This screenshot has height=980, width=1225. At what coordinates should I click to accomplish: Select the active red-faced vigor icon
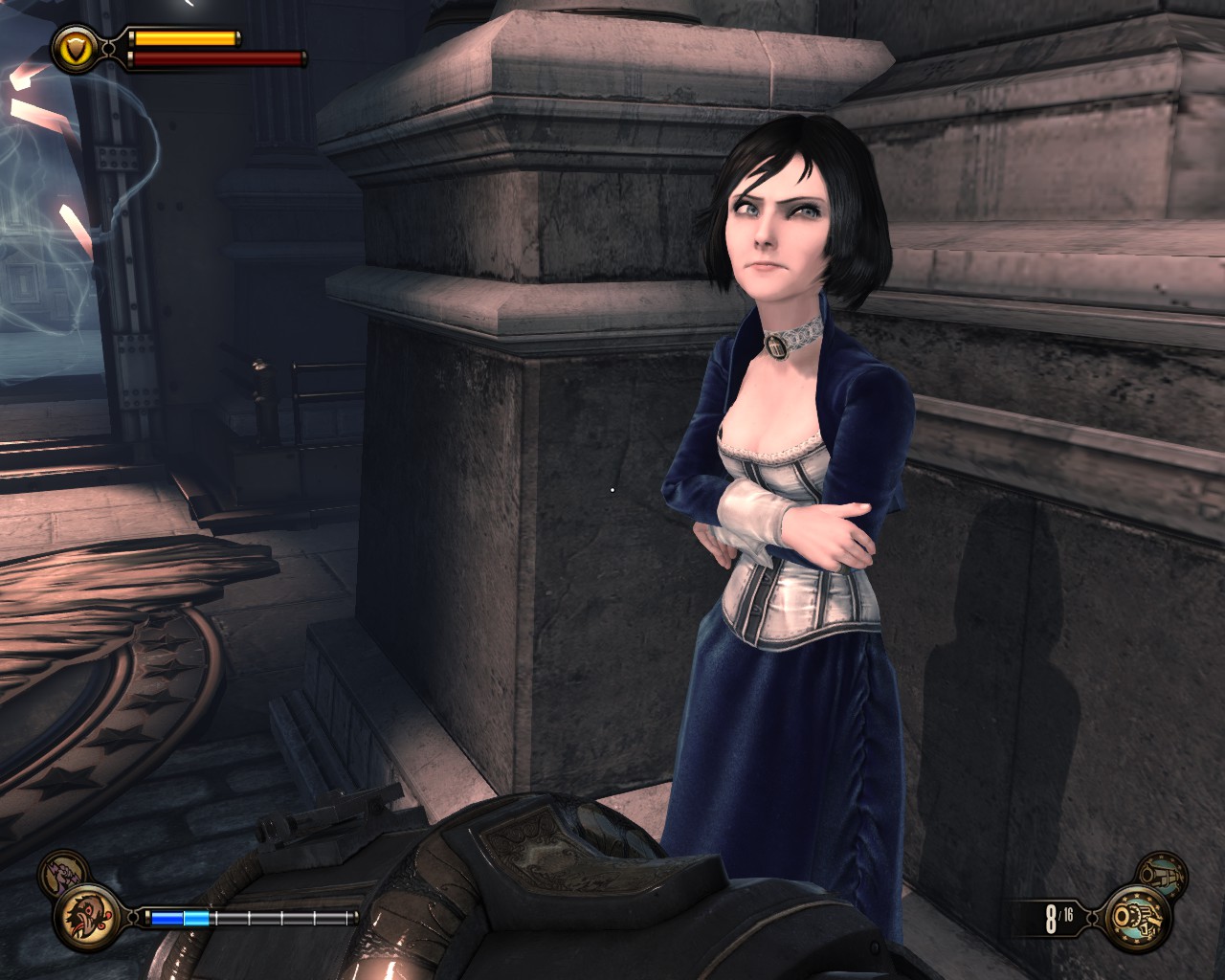coord(83,918)
